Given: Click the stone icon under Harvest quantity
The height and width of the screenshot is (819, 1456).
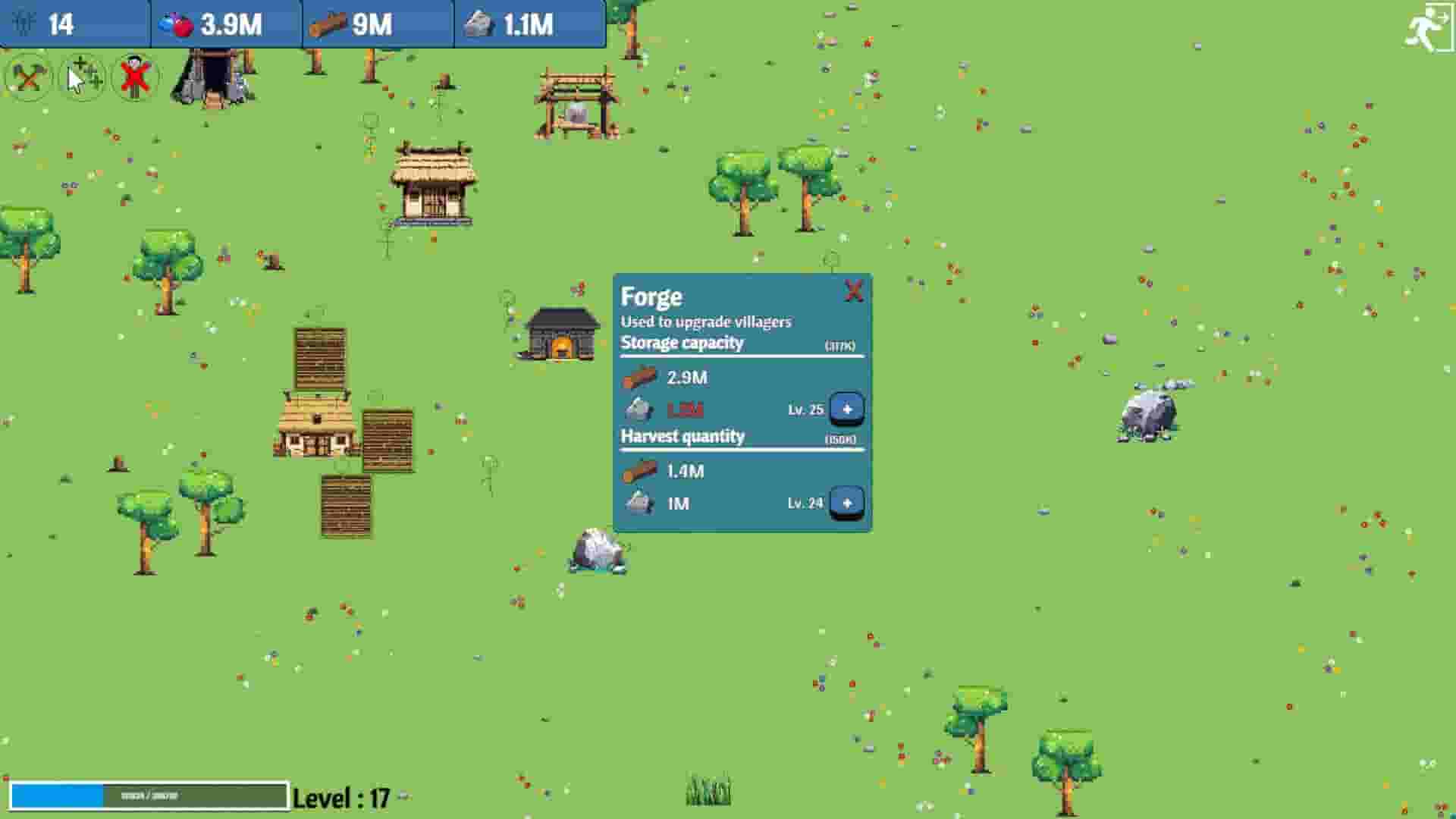Looking at the screenshot, I should tap(640, 501).
